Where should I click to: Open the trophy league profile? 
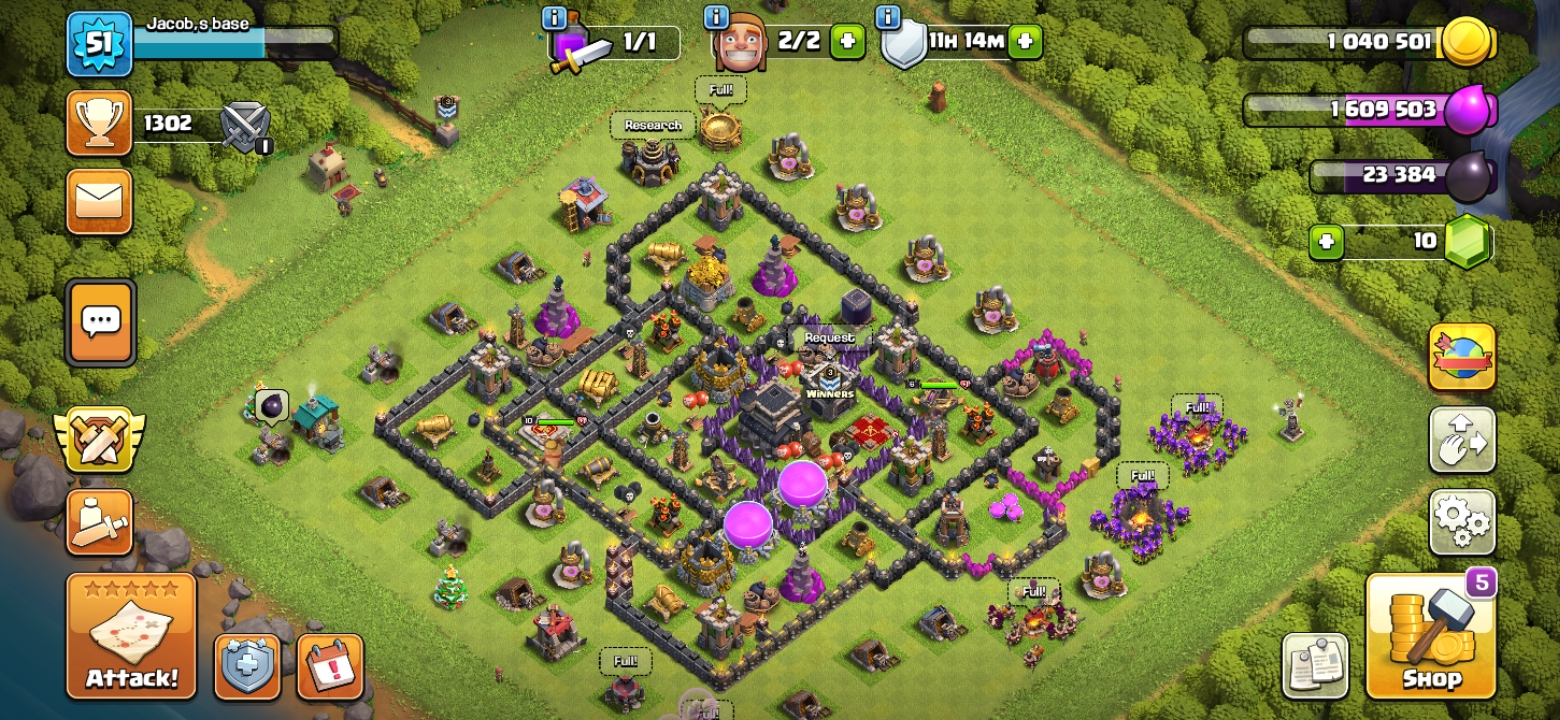[99, 123]
